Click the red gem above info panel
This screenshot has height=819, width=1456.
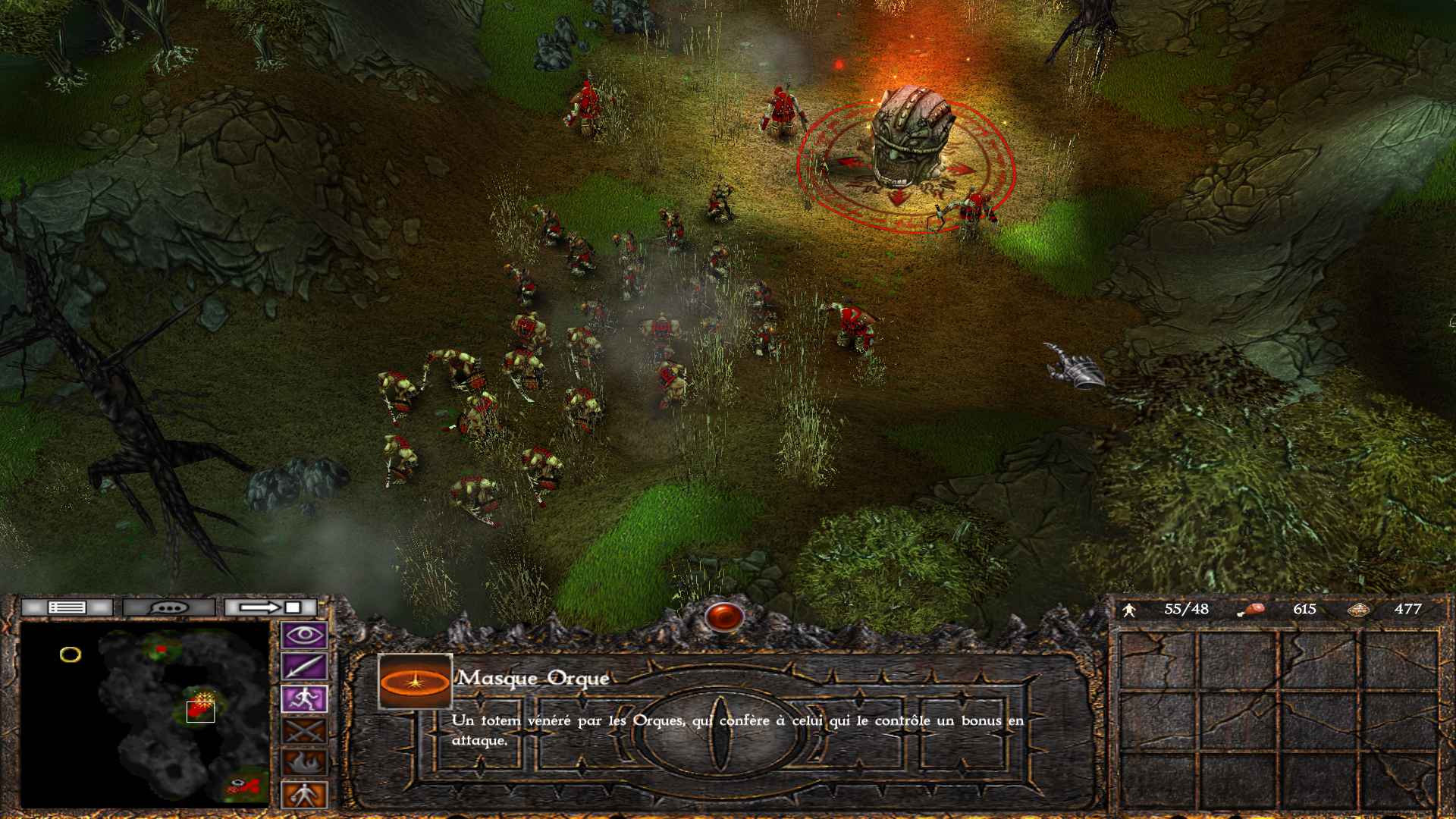(724, 617)
